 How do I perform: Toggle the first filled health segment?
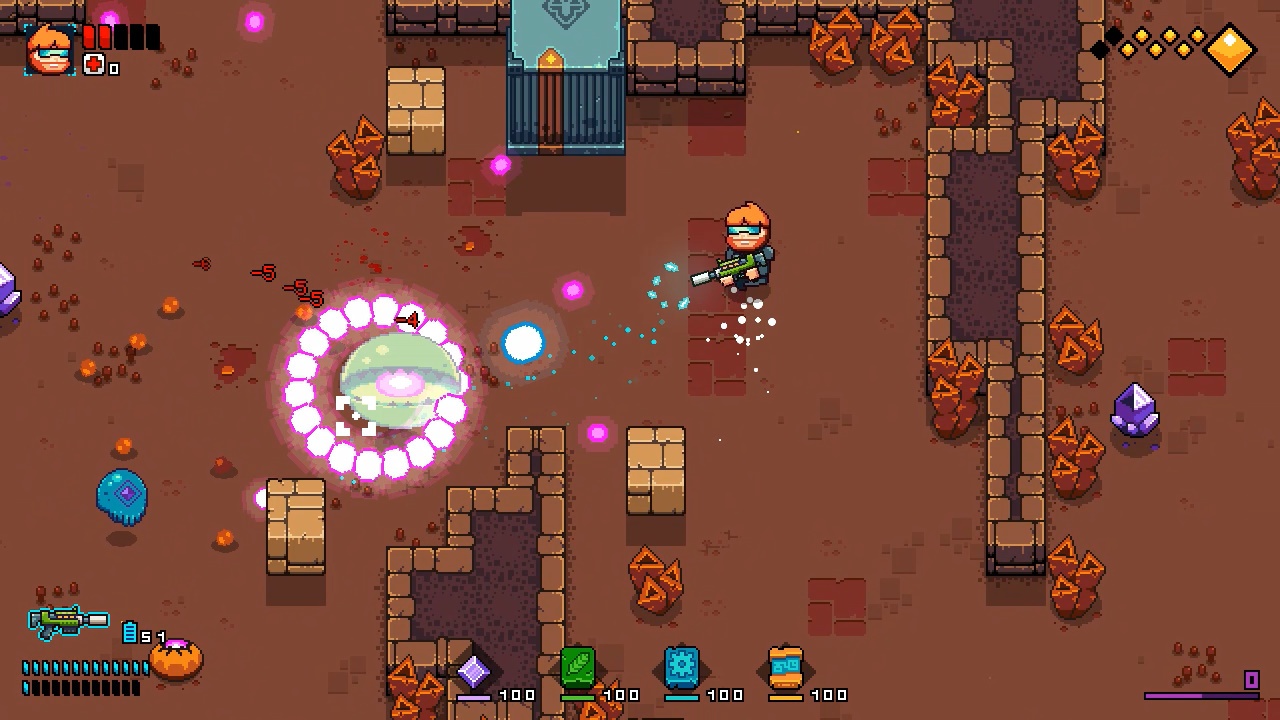(x=90, y=37)
